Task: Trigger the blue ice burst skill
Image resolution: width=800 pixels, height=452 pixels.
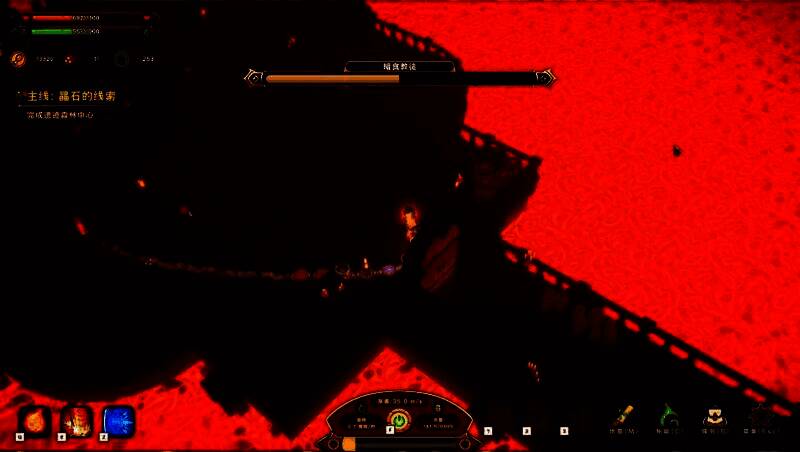Action: click(x=118, y=421)
